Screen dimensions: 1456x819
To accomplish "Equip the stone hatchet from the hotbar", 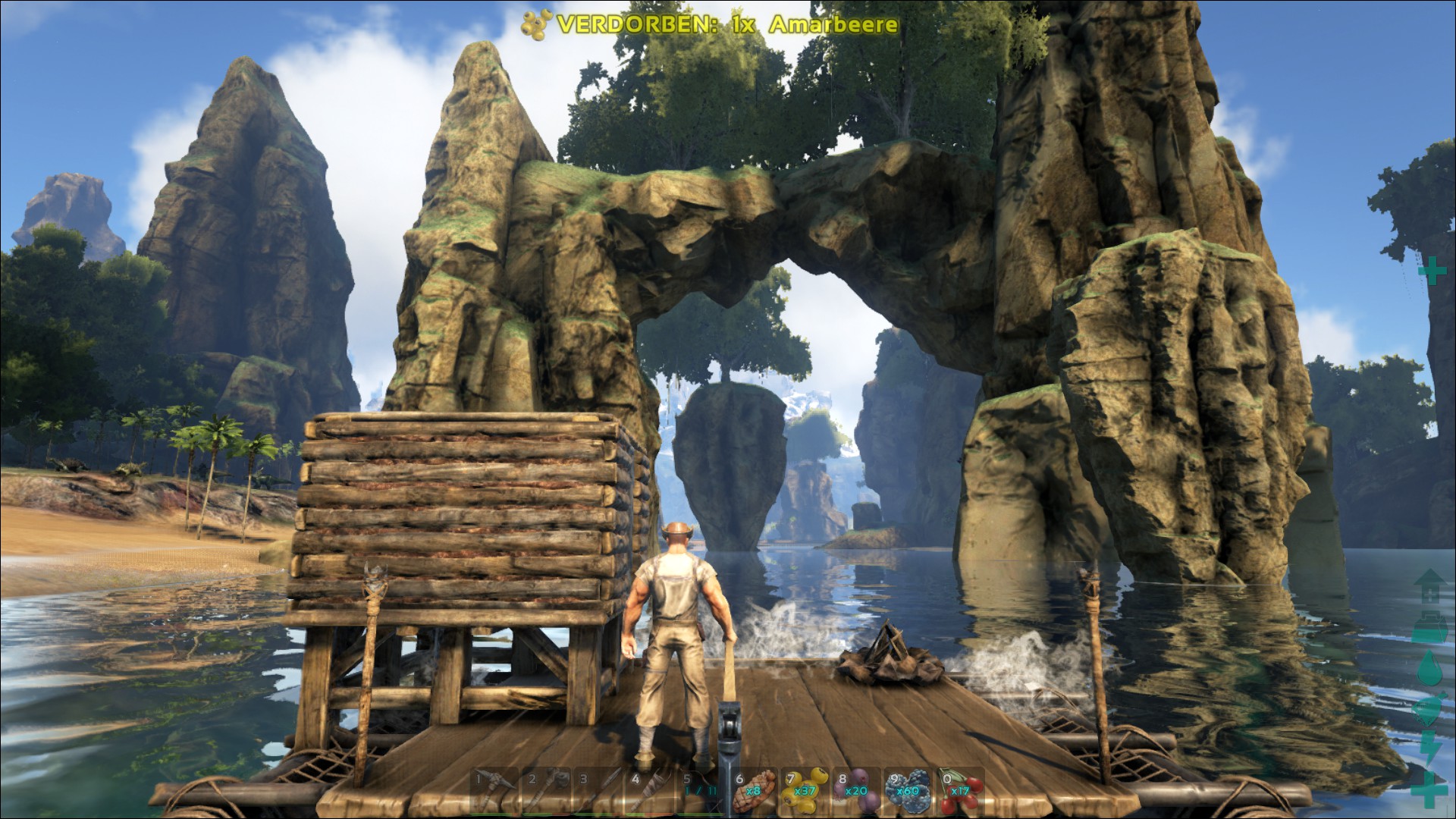I will 546,789.
